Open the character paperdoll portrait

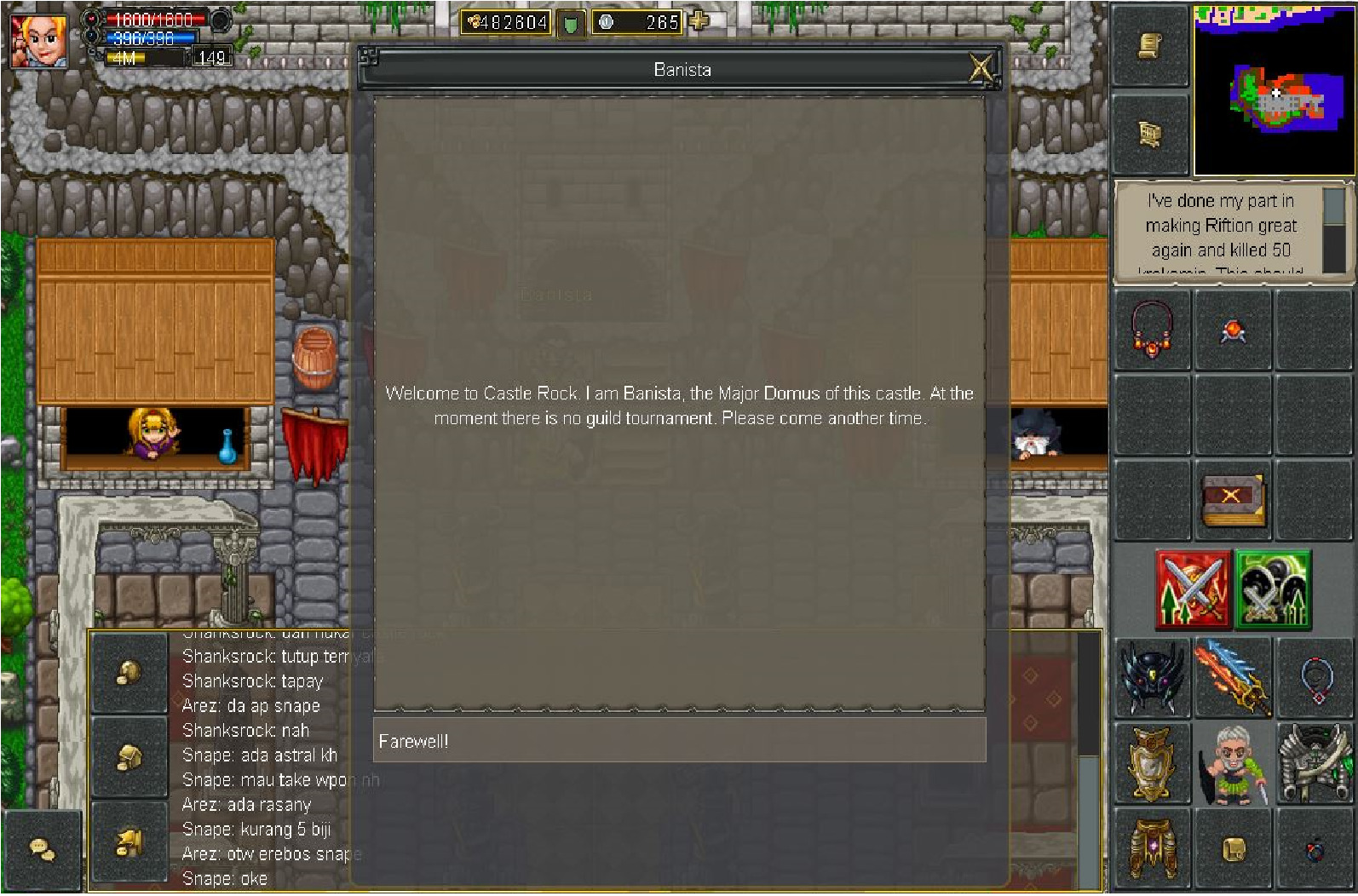click(x=1232, y=764)
